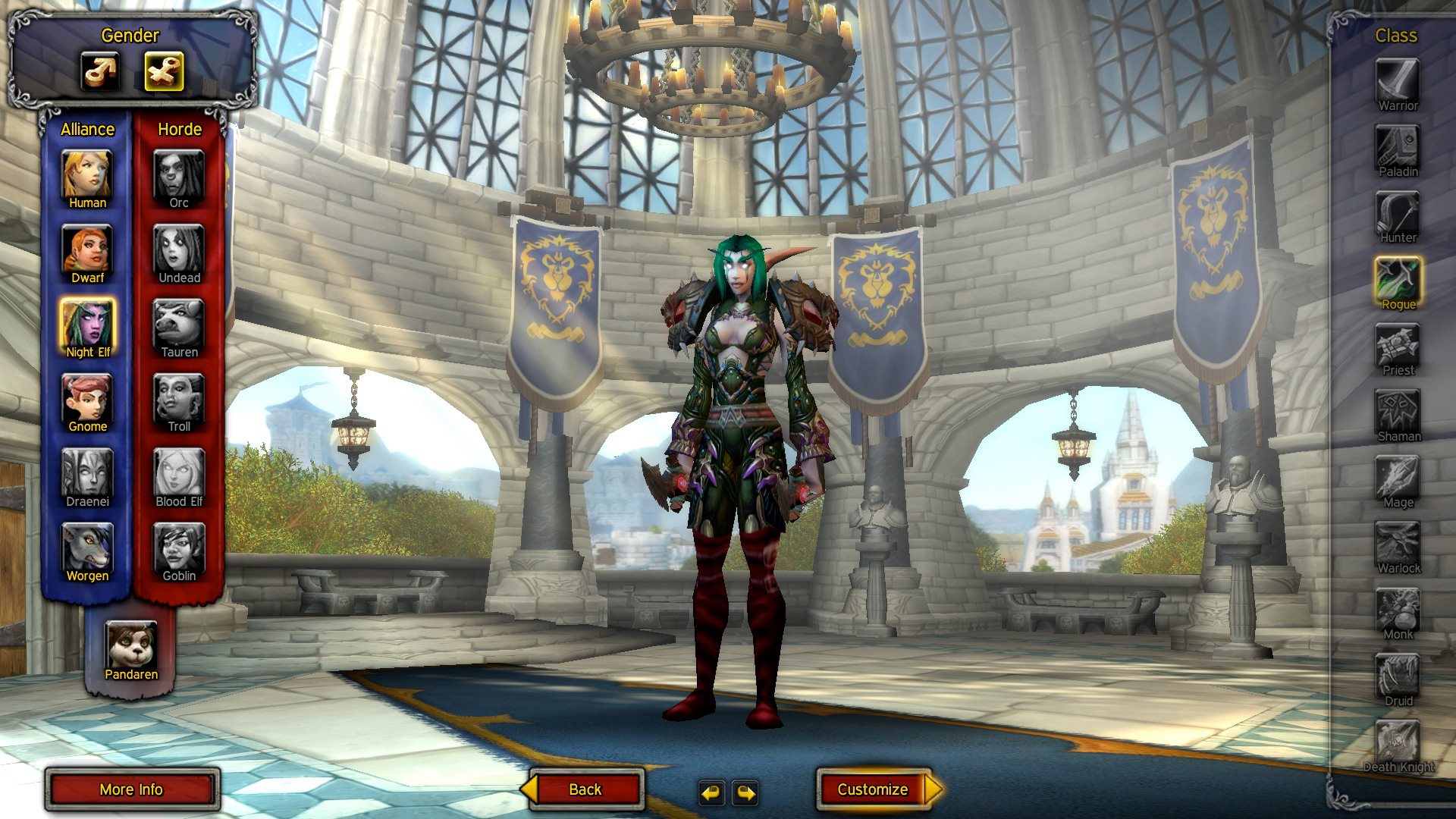
Task: Continue to Customize
Action: [874, 789]
